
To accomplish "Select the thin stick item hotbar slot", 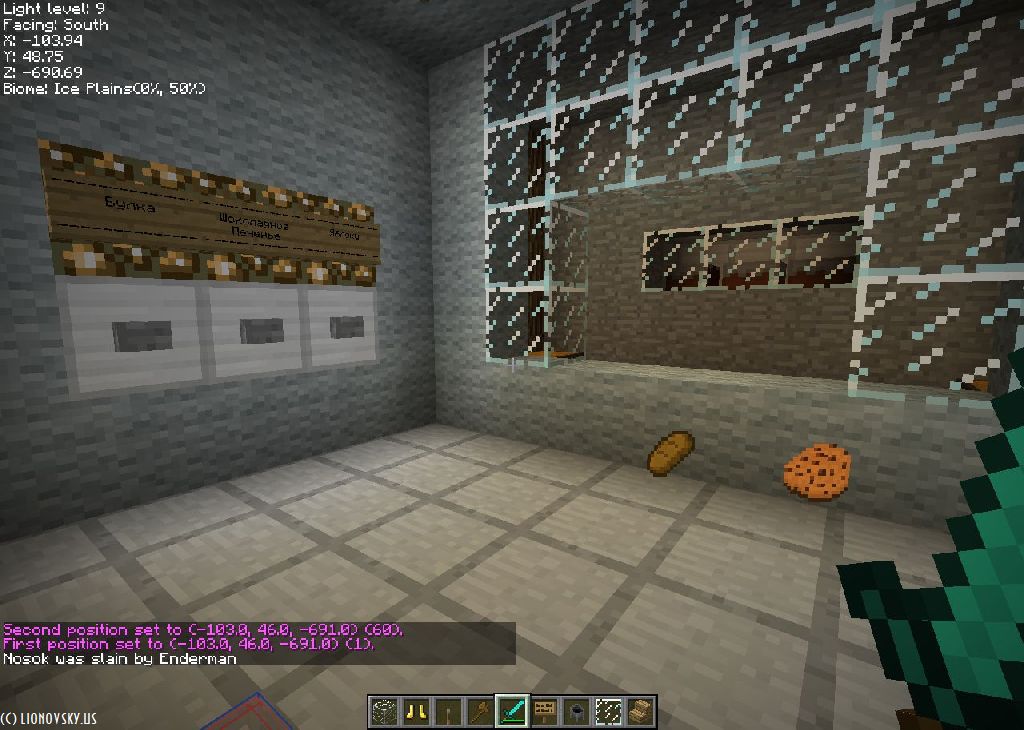I will (447, 711).
